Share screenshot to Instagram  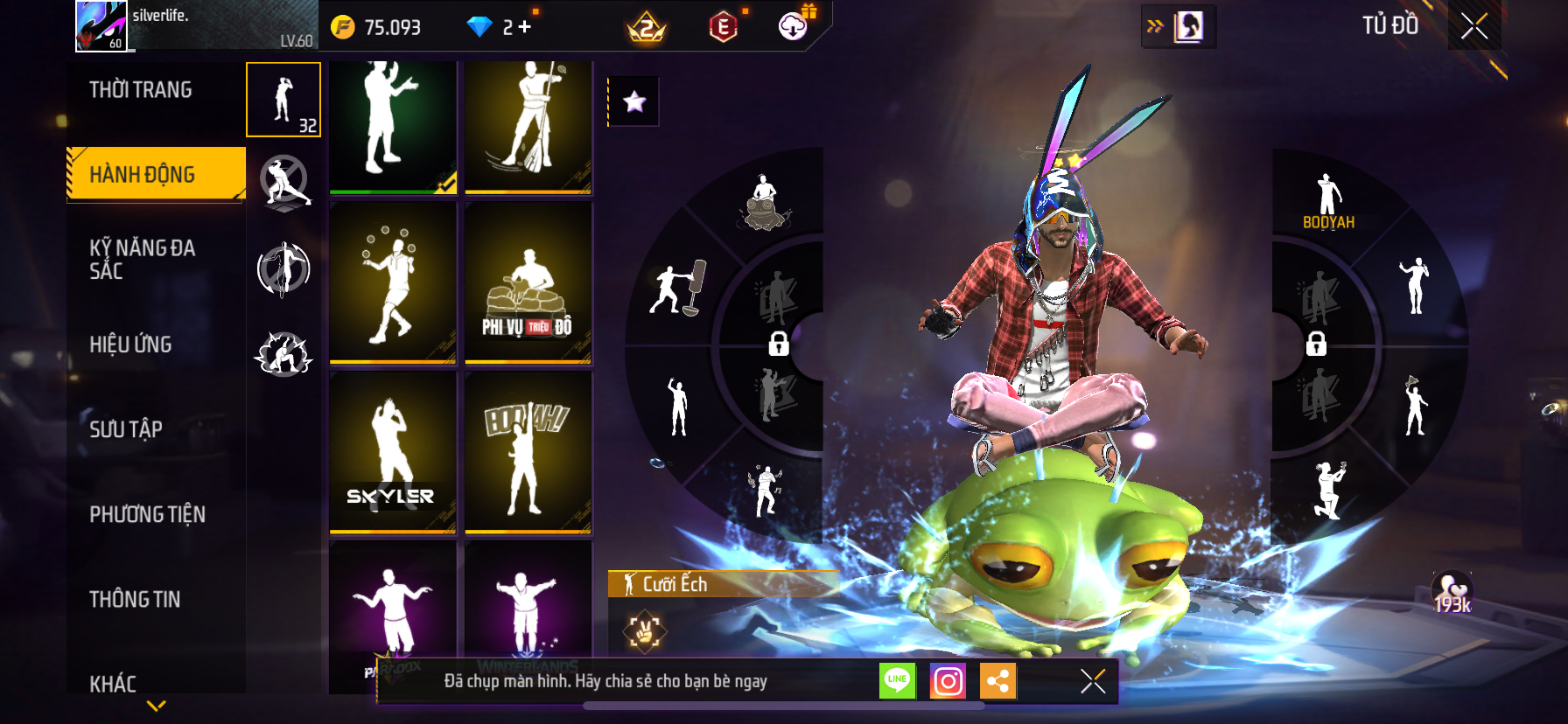tap(948, 680)
